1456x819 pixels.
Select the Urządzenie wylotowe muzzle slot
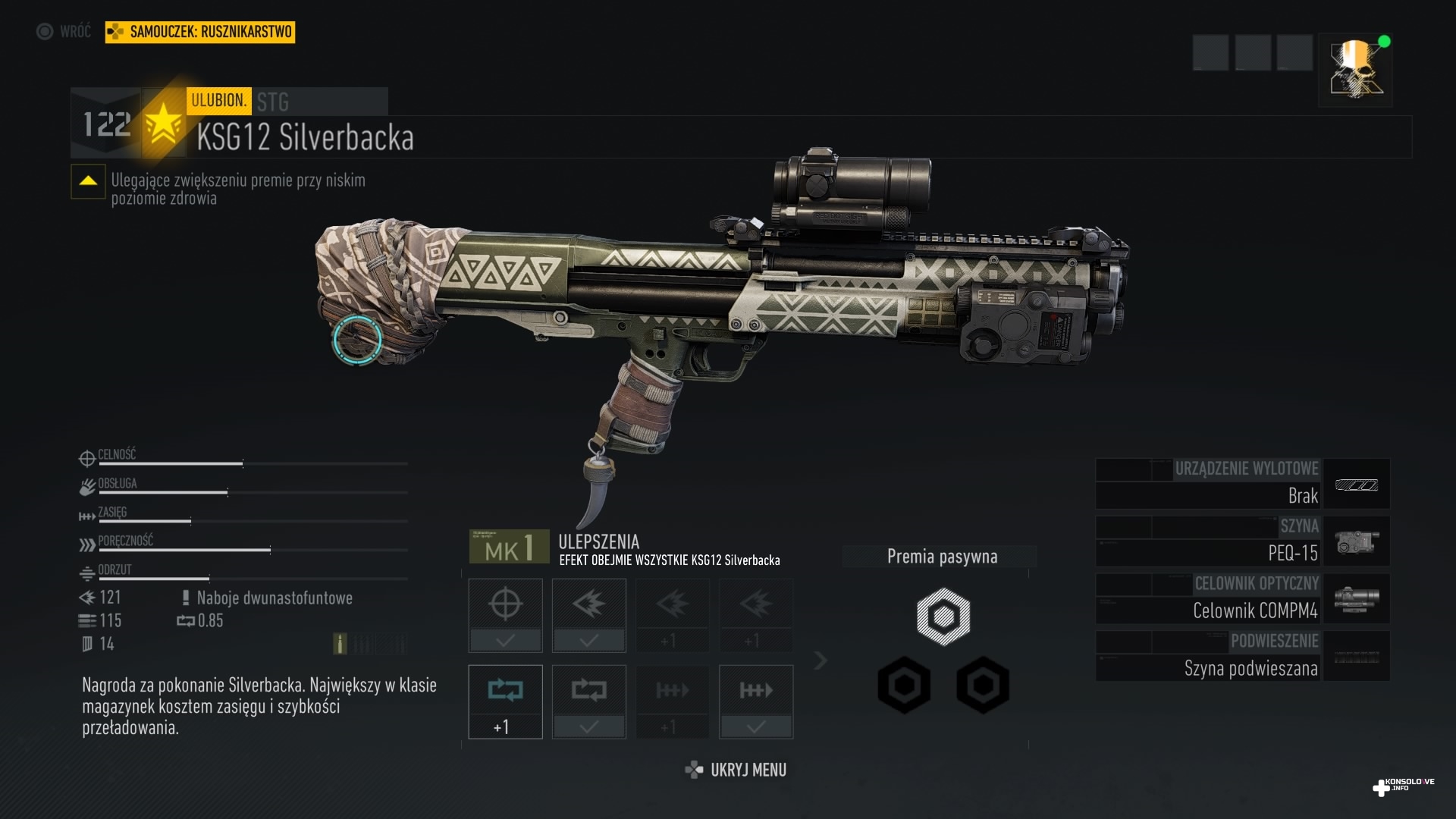click(x=1242, y=483)
